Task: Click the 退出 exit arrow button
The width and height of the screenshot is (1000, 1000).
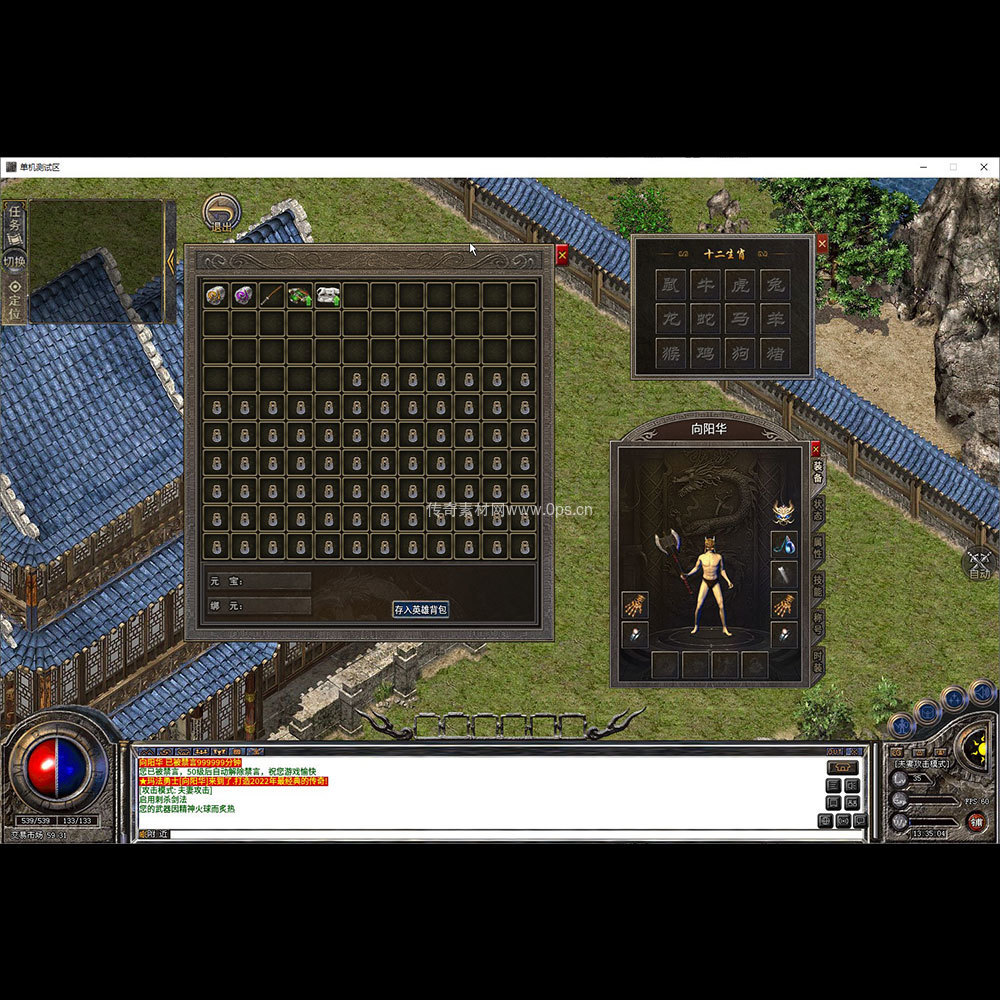Action: [x=221, y=213]
